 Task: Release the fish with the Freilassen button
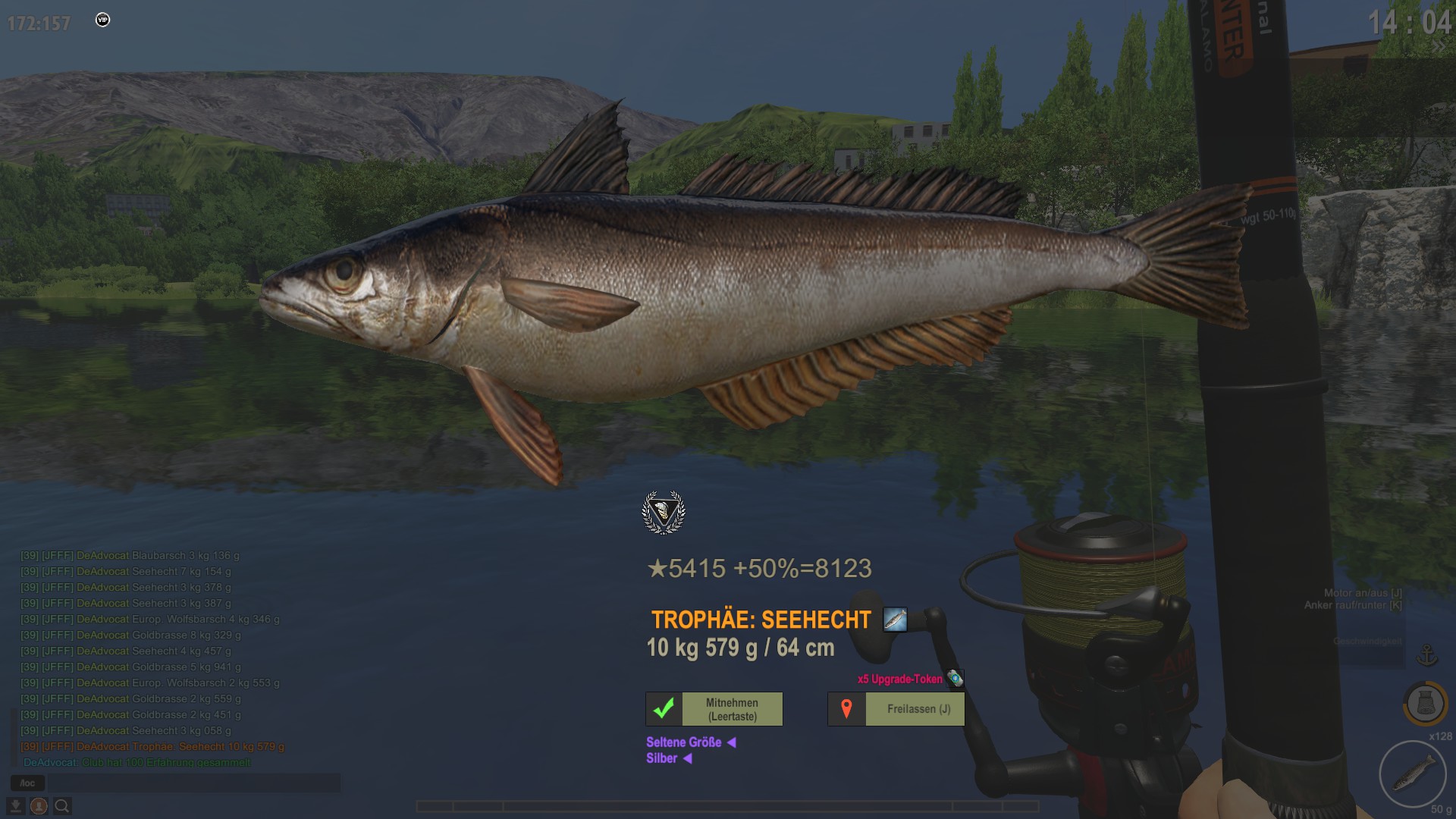pyautogui.click(x=896, y=709)
